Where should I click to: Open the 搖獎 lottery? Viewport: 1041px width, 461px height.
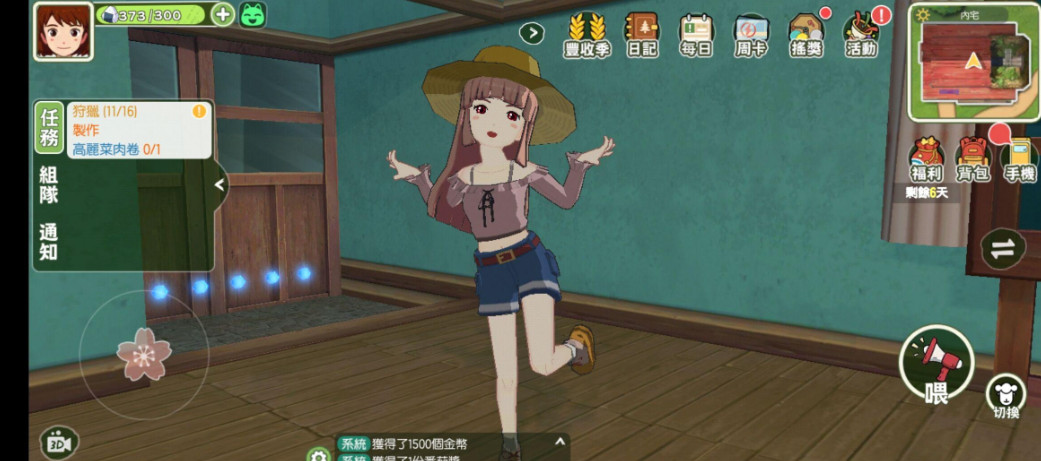pos(805,35)
